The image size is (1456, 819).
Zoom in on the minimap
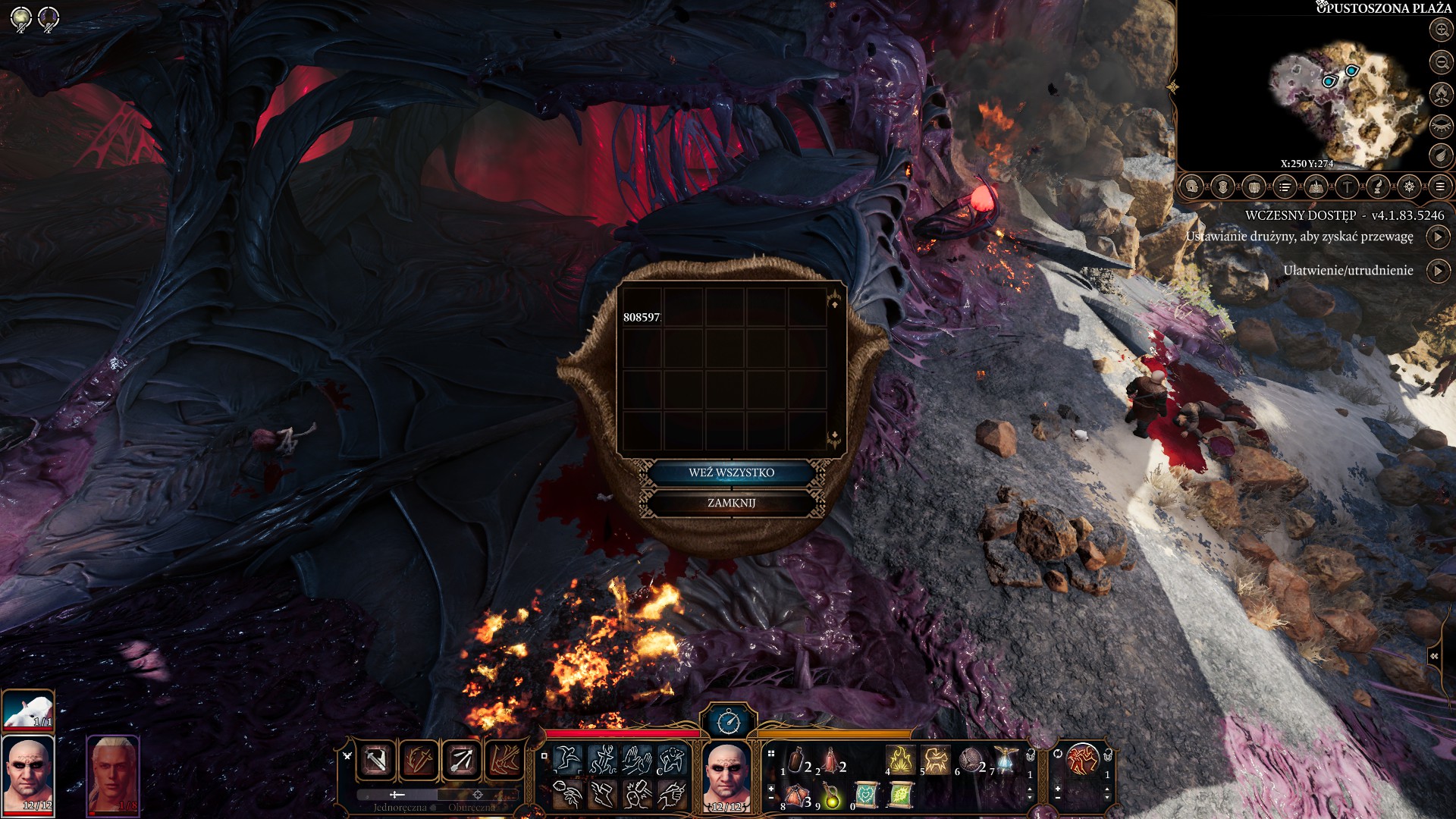tap(1441, 30)
